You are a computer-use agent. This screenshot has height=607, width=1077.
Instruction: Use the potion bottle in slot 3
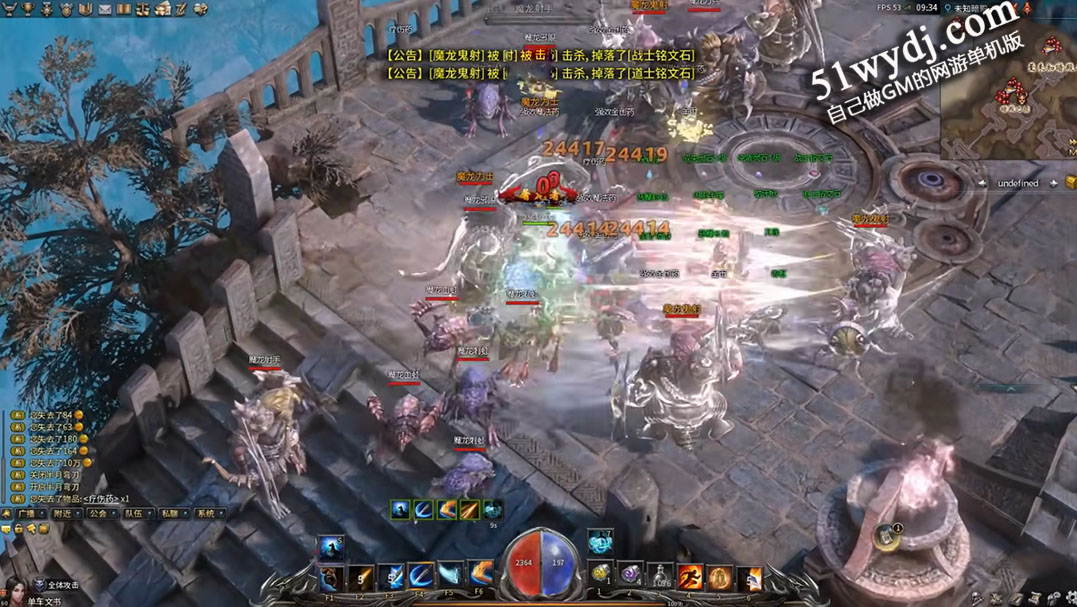point(660,577)
